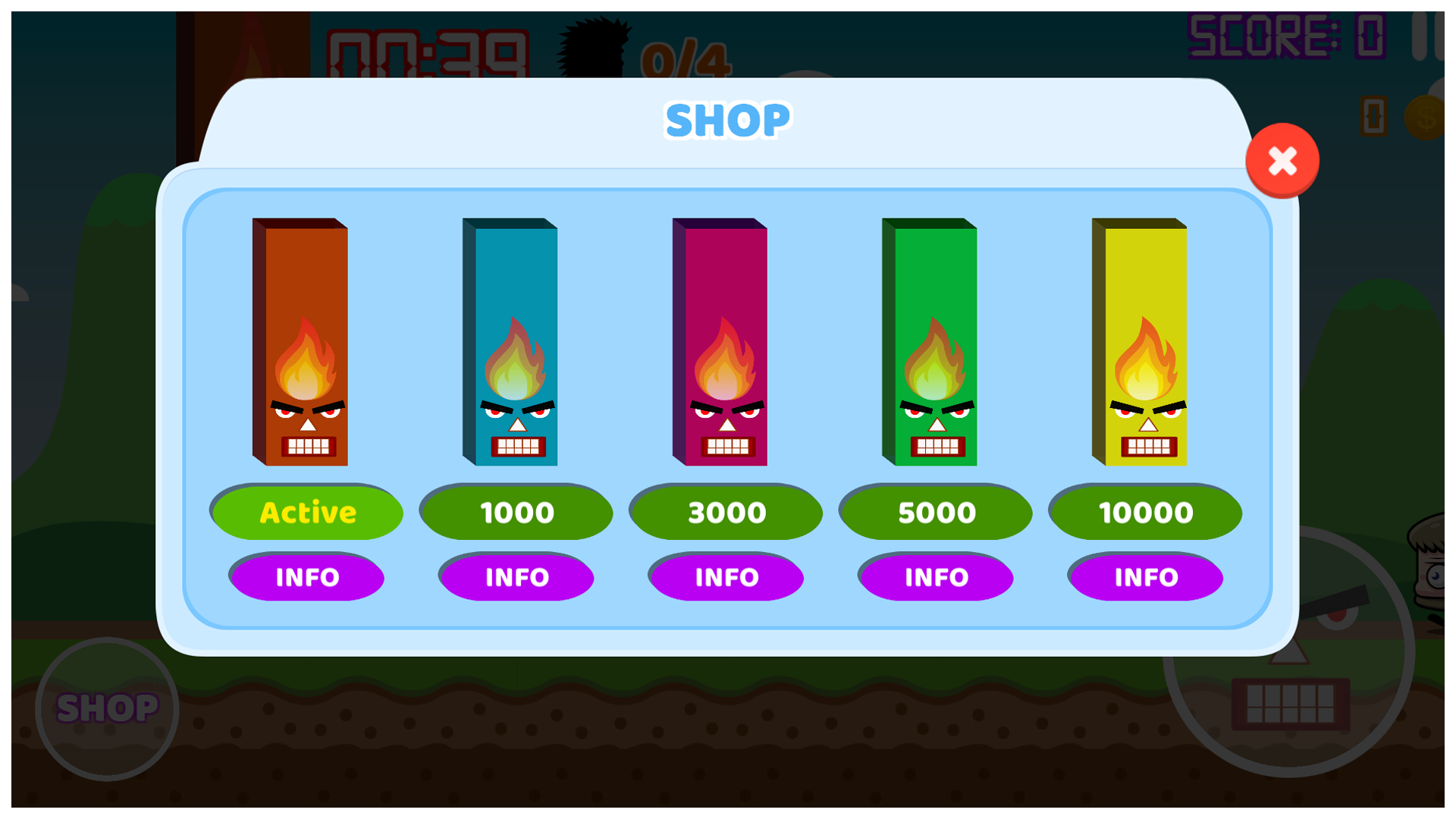Select the green matchstick character skin
Viewport: 1456px width, 819px height.
coord(928,341)
